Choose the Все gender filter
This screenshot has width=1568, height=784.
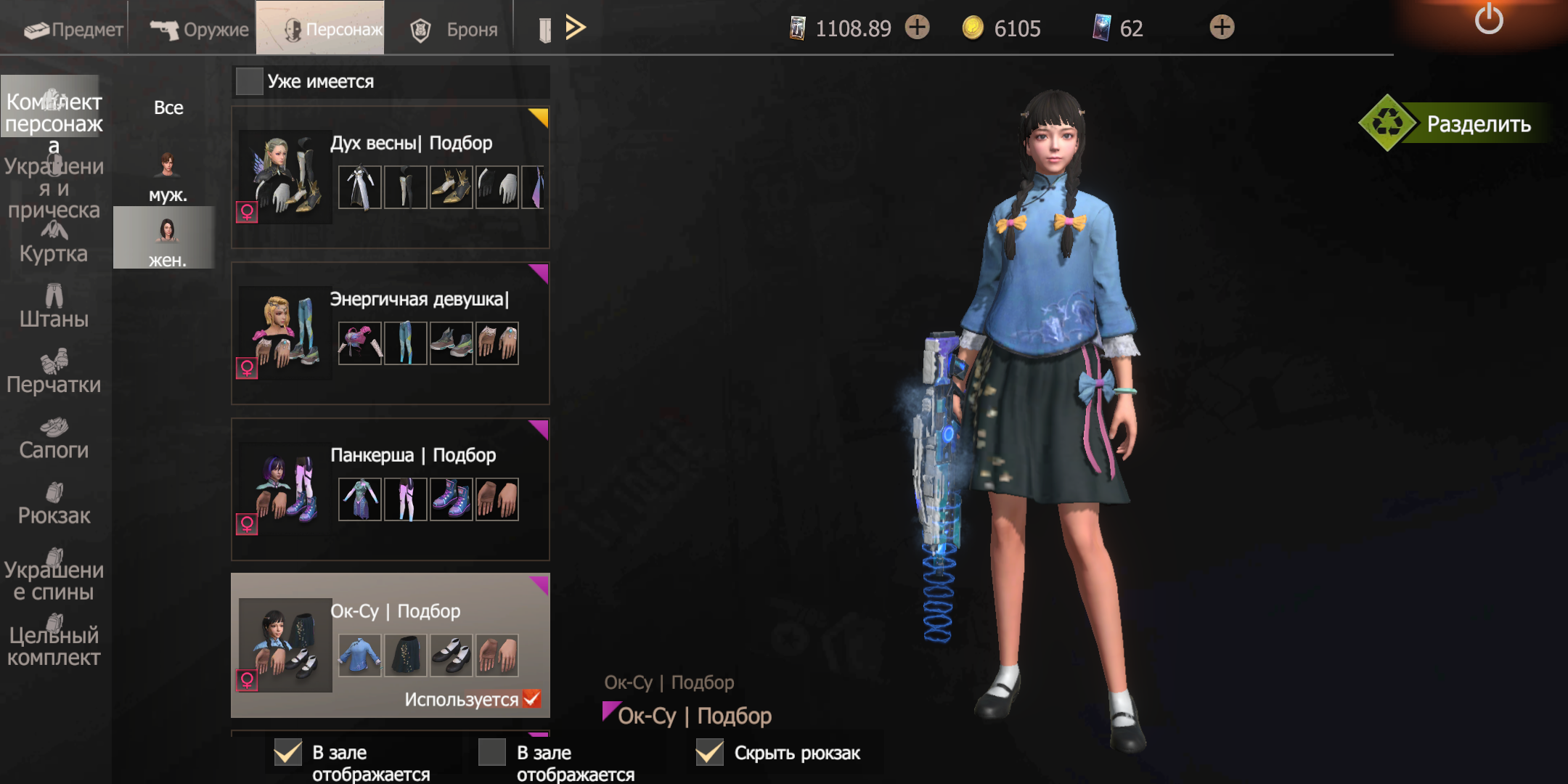pos(168,107)
